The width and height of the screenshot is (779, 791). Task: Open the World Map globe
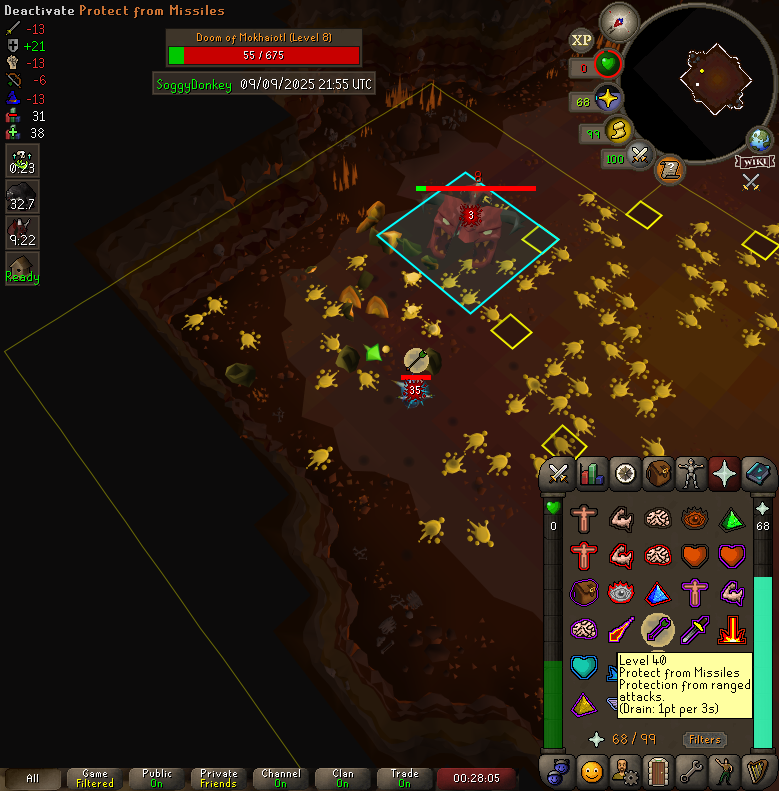(760, 140)
